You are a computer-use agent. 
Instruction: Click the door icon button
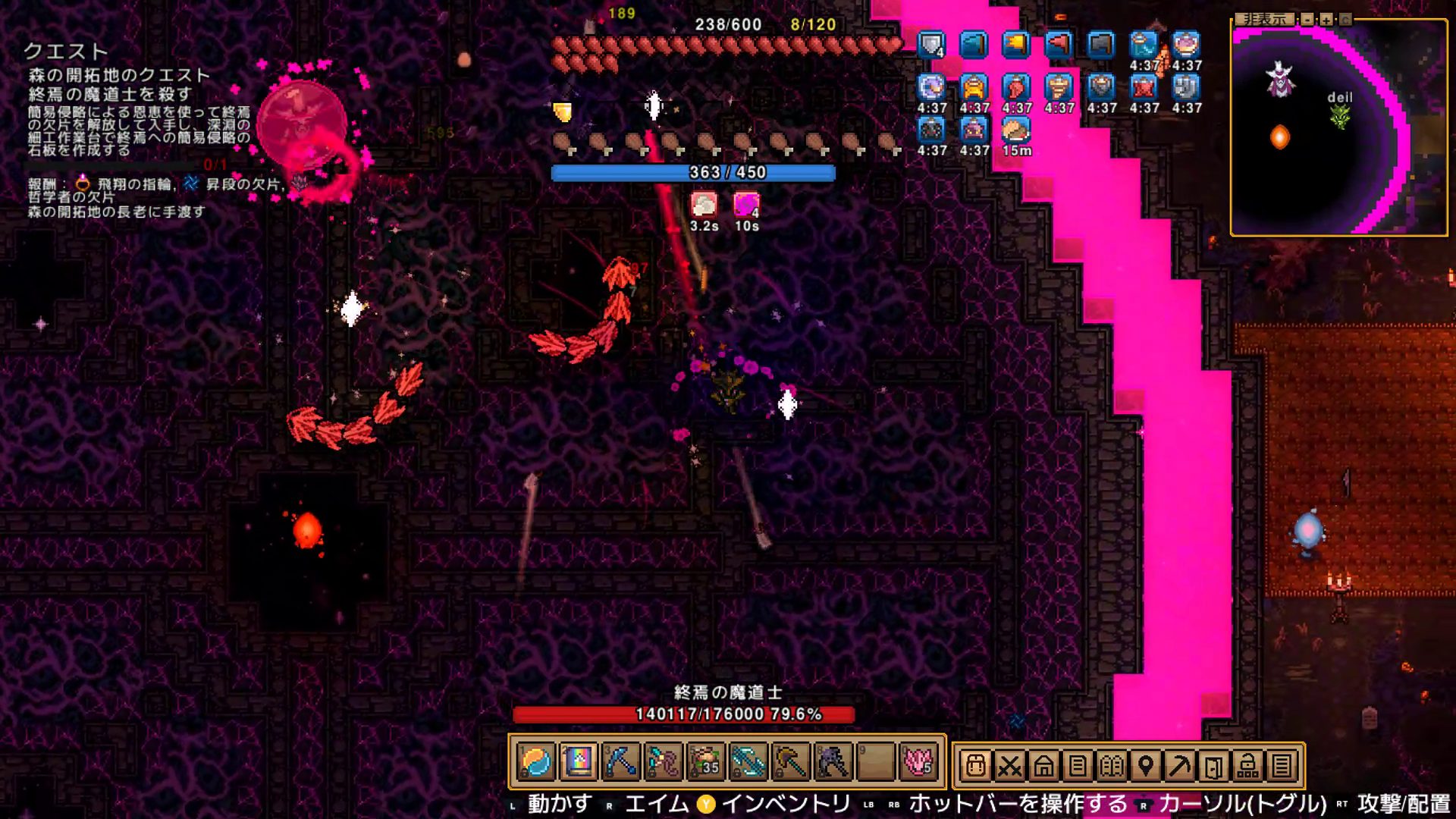pyautogui.click(x=1213, y=767)
